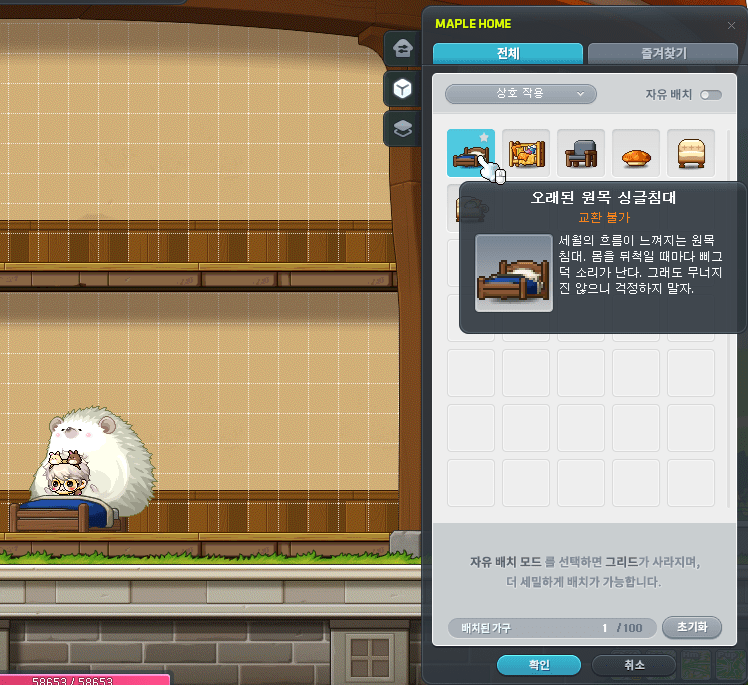This screenshot has width=748, height=685.
Task: Open the stacked layers side tab
Action: click(402, 128)
